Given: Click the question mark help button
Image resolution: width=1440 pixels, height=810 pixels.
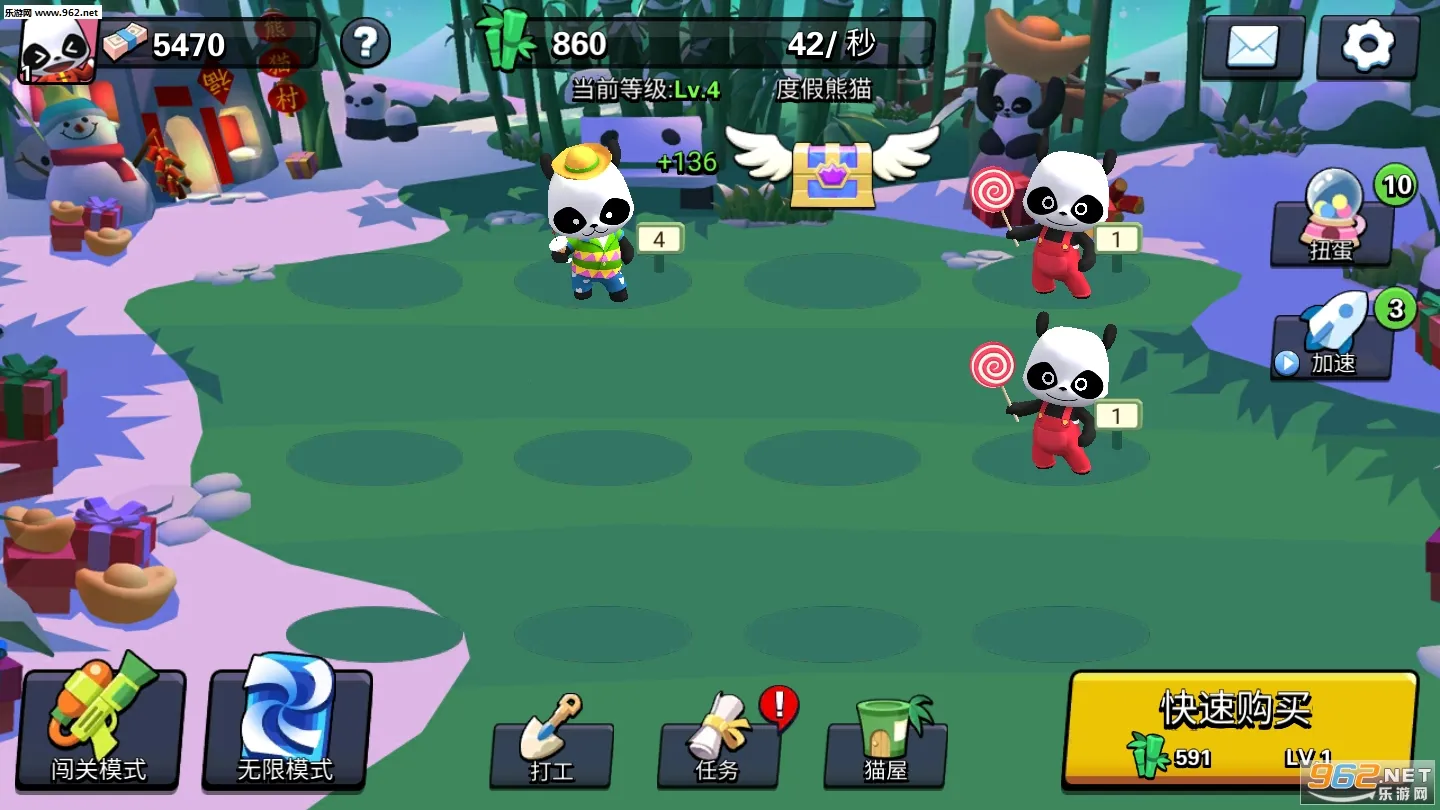Looking at the screenshot, I should (365, 43).
